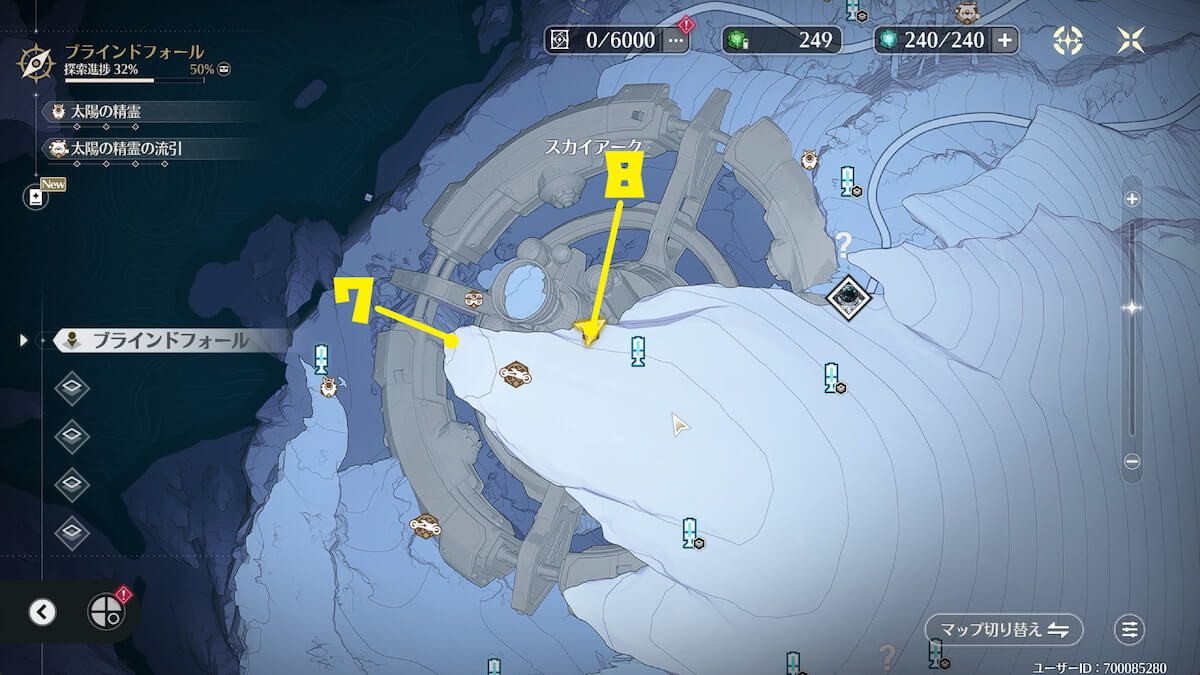Image resolution: width=1200 pixels, height=675 pixels.
Task: Open the crosshair icon with red alert badge
Action: coord(104,610)
